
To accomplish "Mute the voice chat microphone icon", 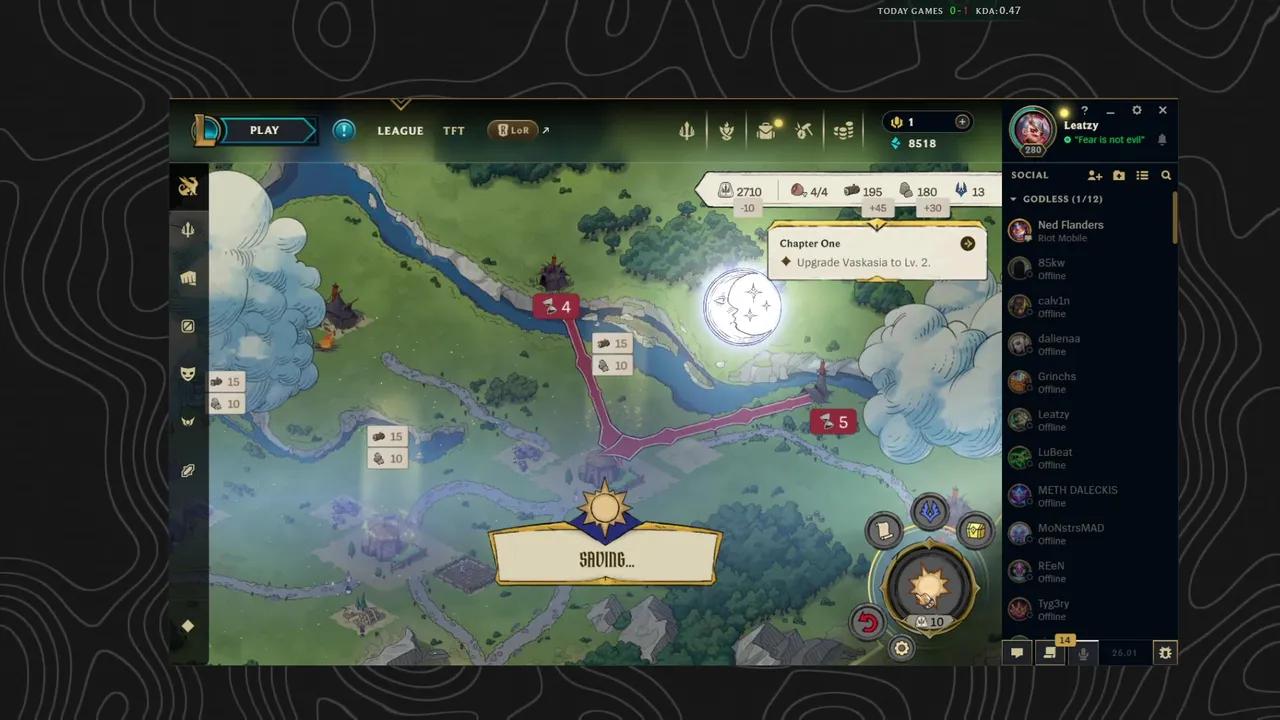I will pos(1082,652).
